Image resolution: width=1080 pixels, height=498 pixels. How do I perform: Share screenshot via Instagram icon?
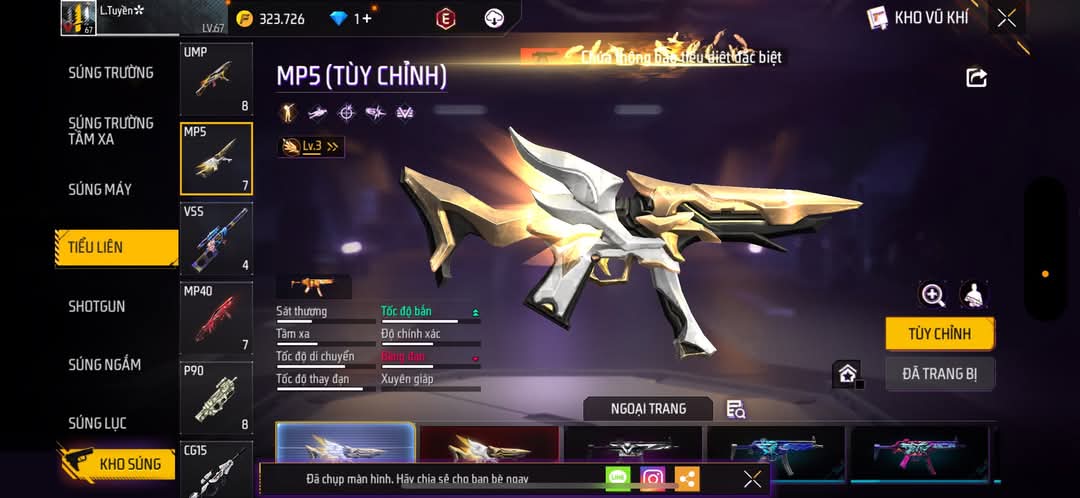click(653, 479)
